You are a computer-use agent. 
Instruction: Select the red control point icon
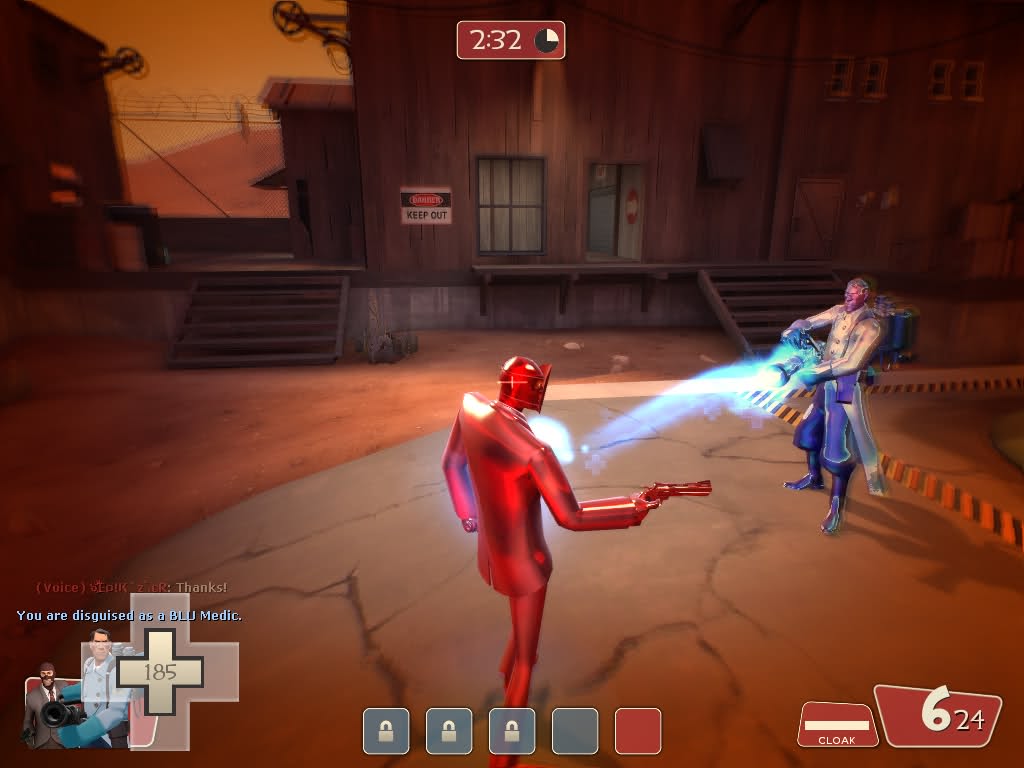pyautogui.click(x=638, y=731)
